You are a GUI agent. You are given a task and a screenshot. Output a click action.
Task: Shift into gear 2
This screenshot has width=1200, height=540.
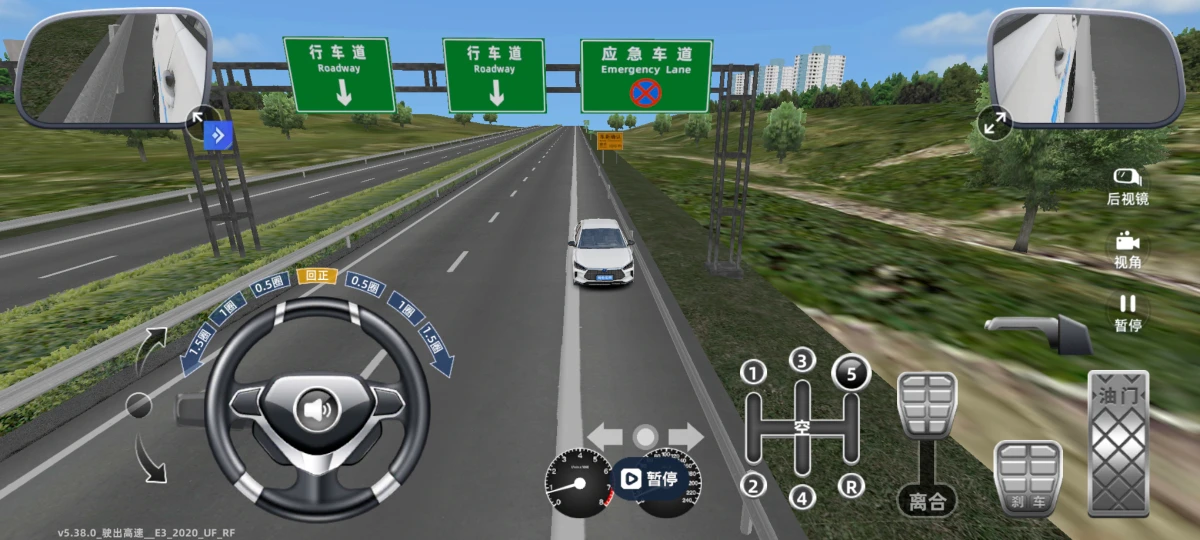pos(753,486)
